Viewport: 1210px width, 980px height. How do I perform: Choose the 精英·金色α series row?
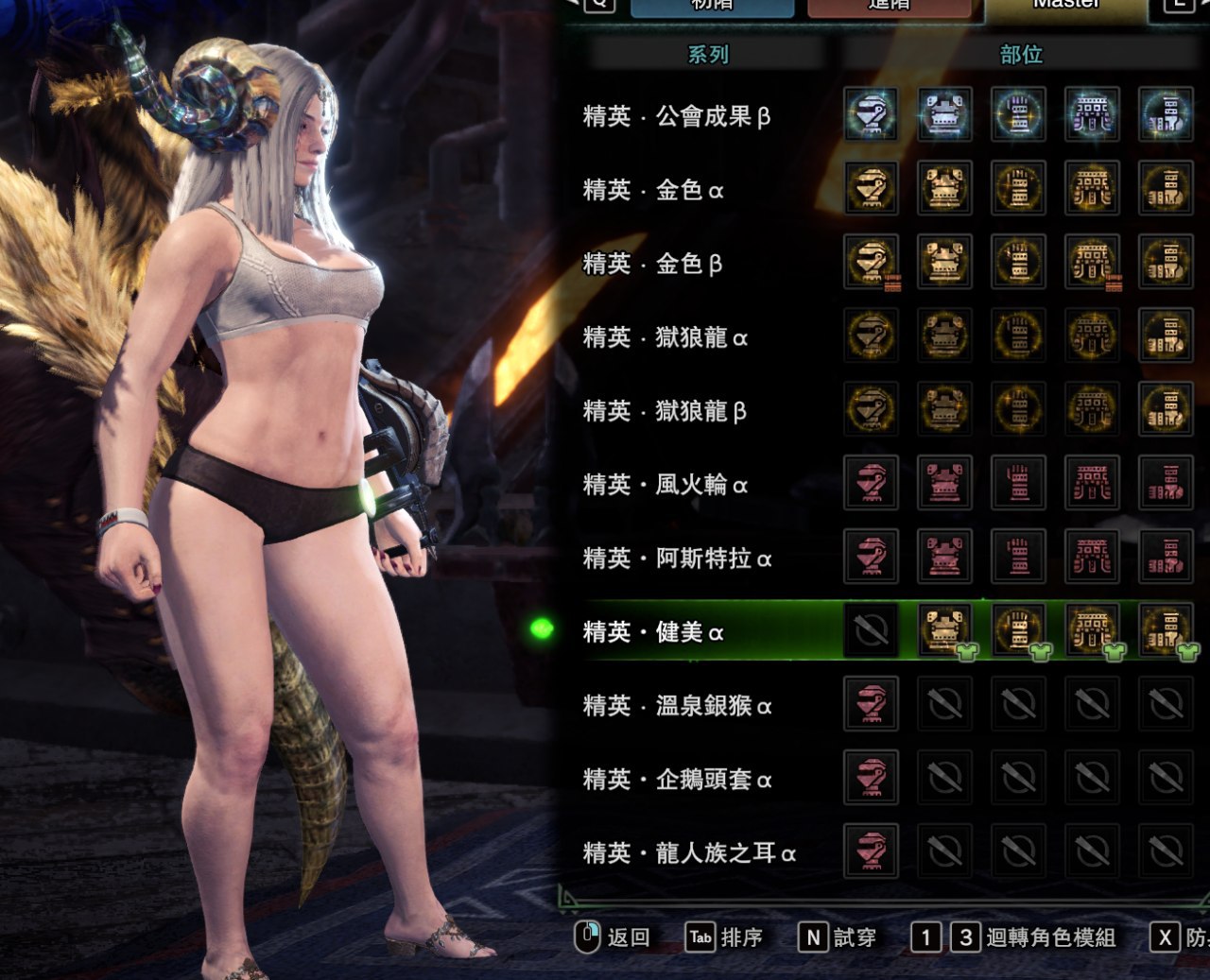coord(653,190)
